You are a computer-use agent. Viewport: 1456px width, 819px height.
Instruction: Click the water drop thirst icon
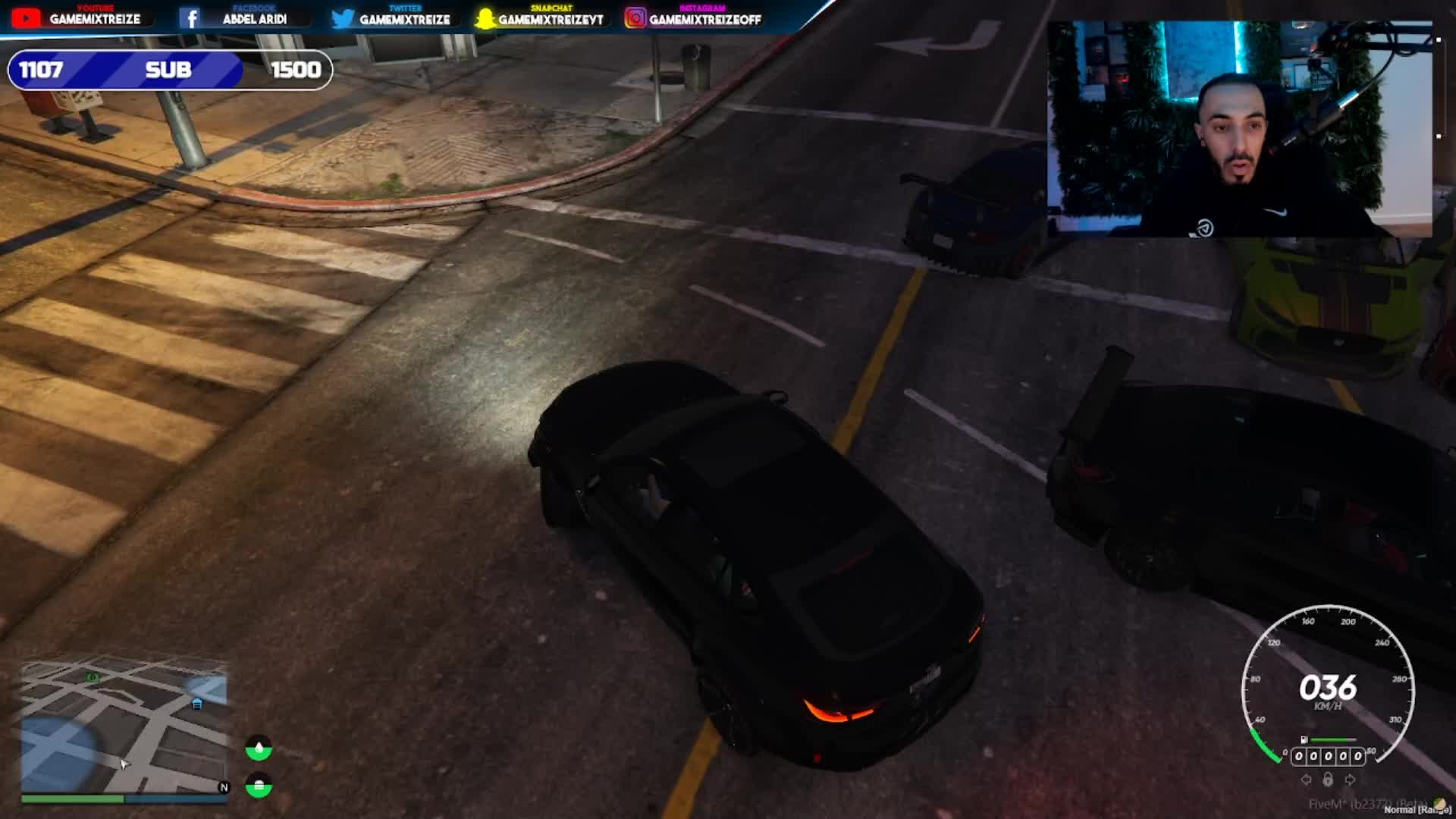click(x=259, y=749)
